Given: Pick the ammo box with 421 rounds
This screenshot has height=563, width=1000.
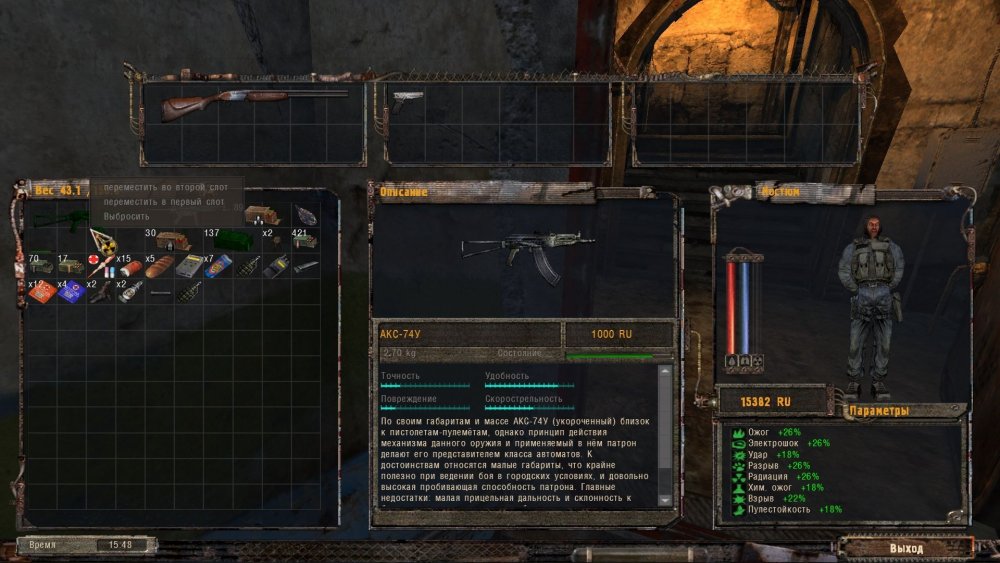Looking at the screenshot, I should (x=305, y=241).
